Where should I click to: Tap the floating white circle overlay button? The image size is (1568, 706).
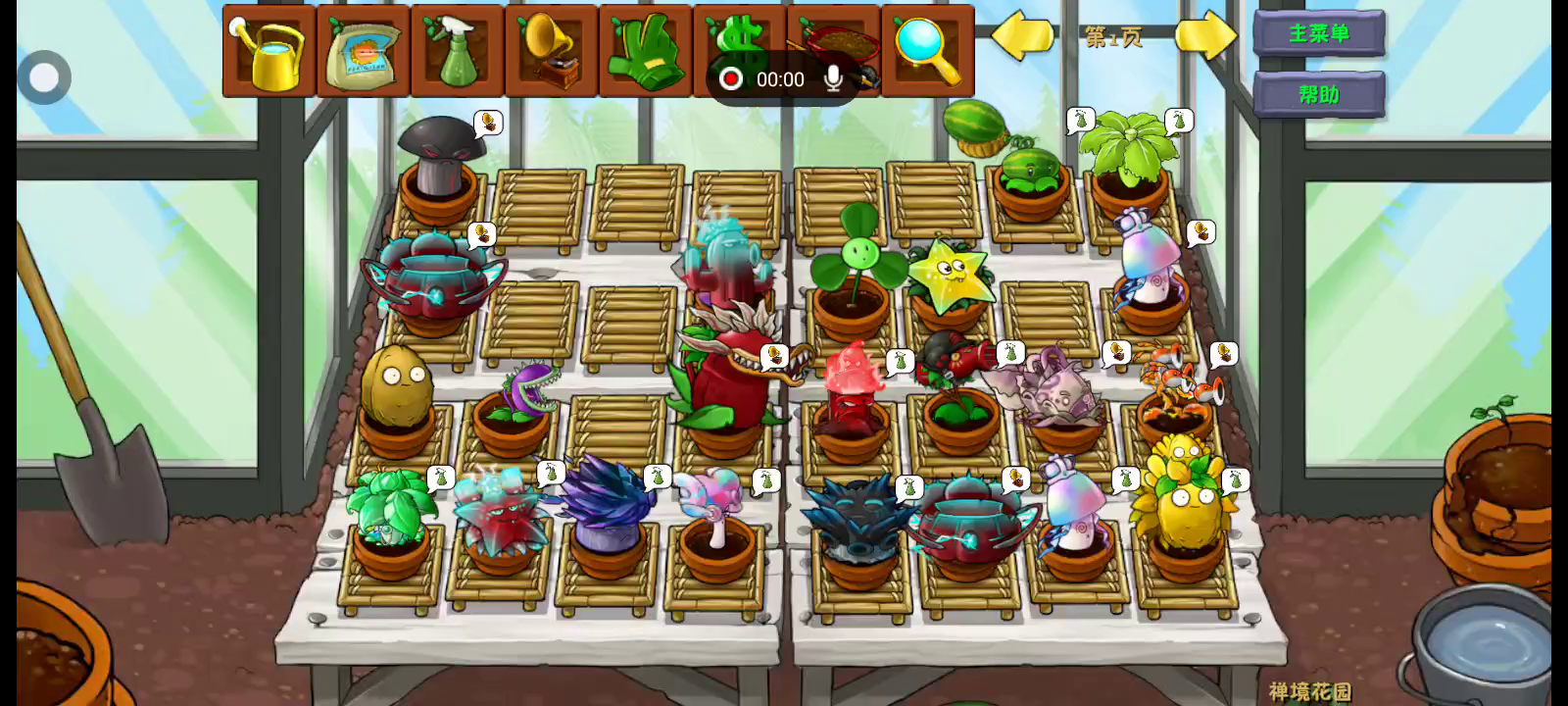click(x=44, y=77)
